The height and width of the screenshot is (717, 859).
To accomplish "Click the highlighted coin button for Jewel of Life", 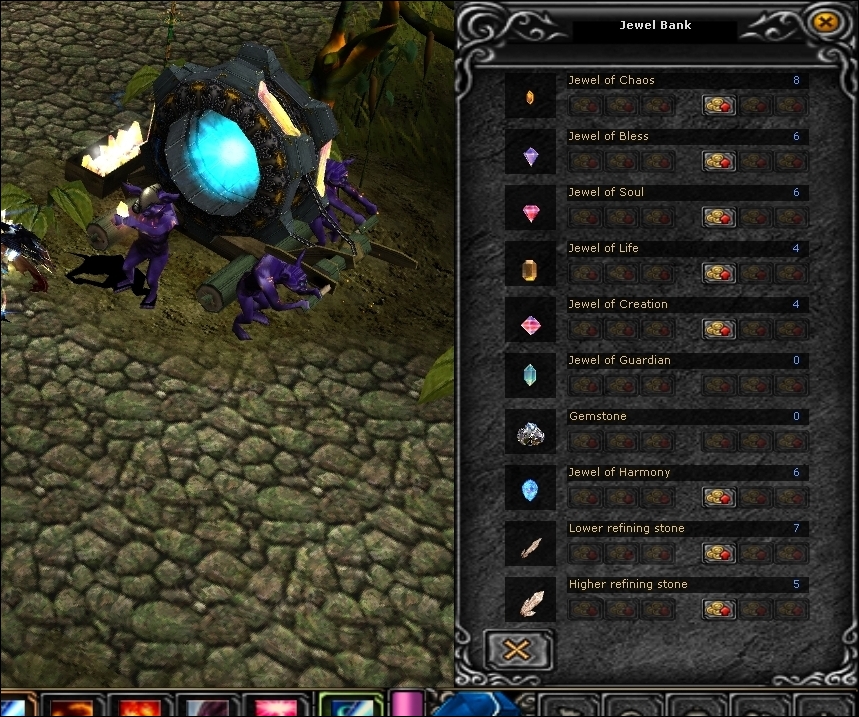I will point(719,273).
